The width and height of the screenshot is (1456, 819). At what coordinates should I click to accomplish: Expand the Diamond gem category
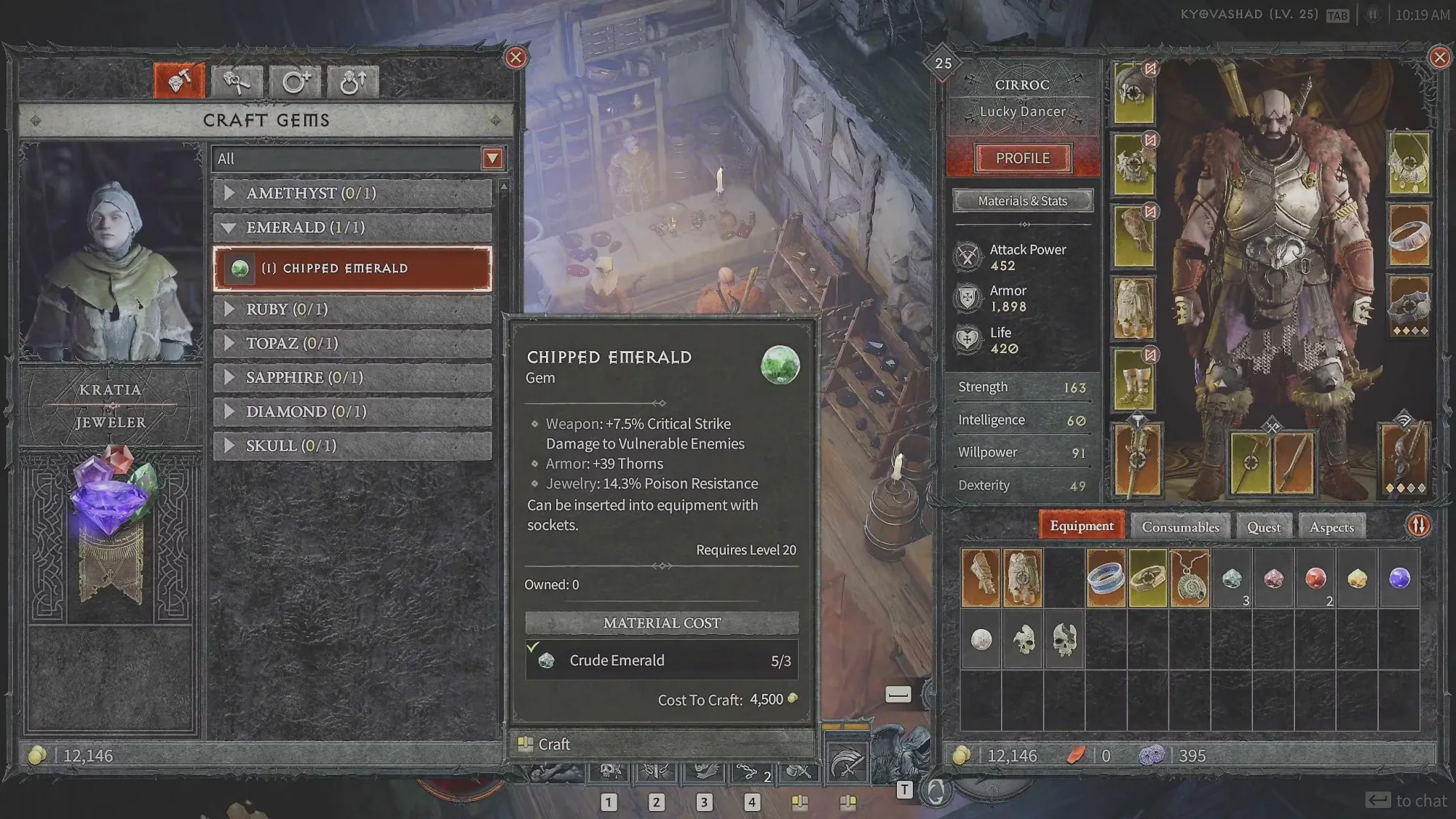coord(352,412)
